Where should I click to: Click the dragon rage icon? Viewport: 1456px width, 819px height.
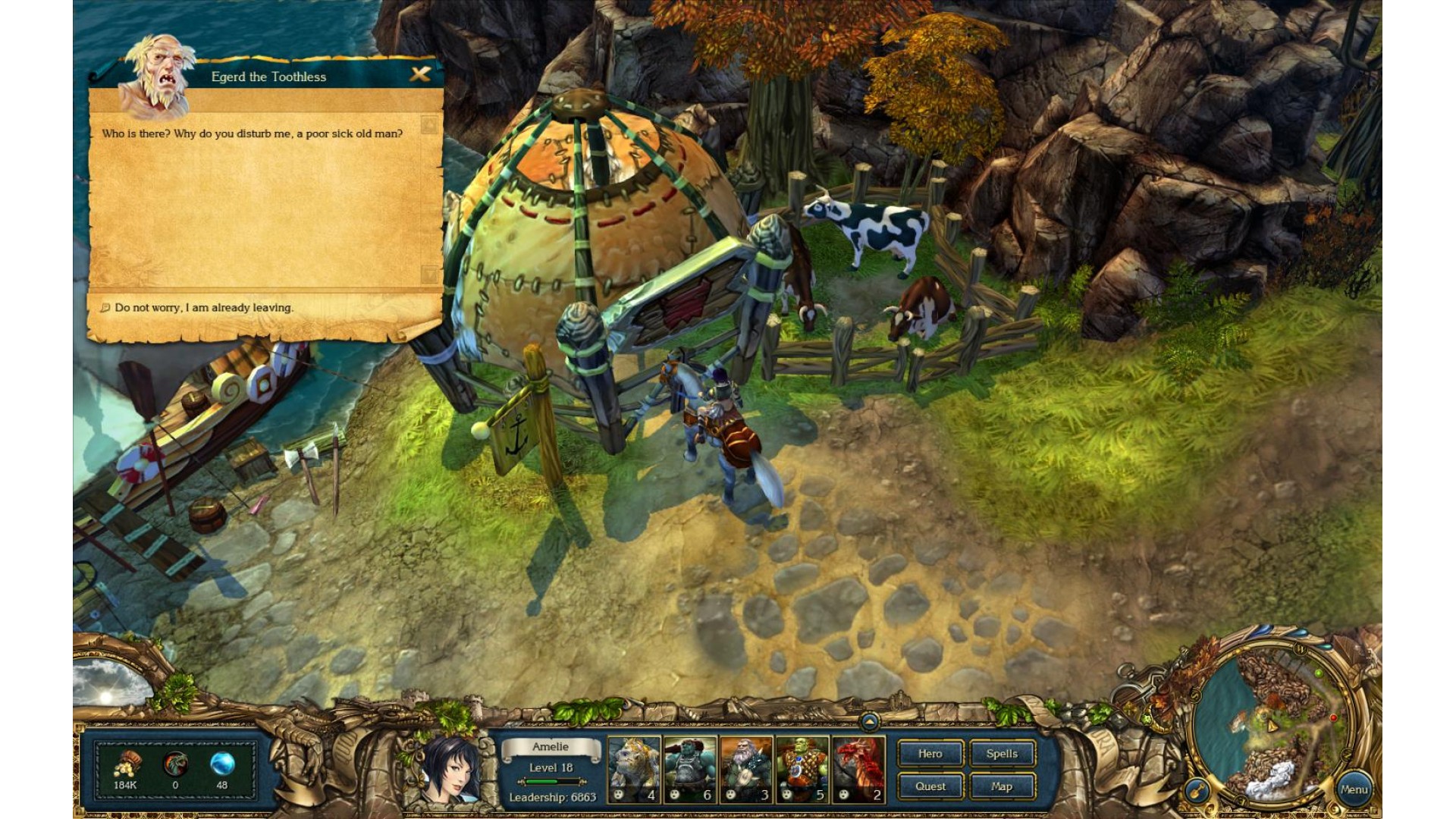click(x=175, y=764)
